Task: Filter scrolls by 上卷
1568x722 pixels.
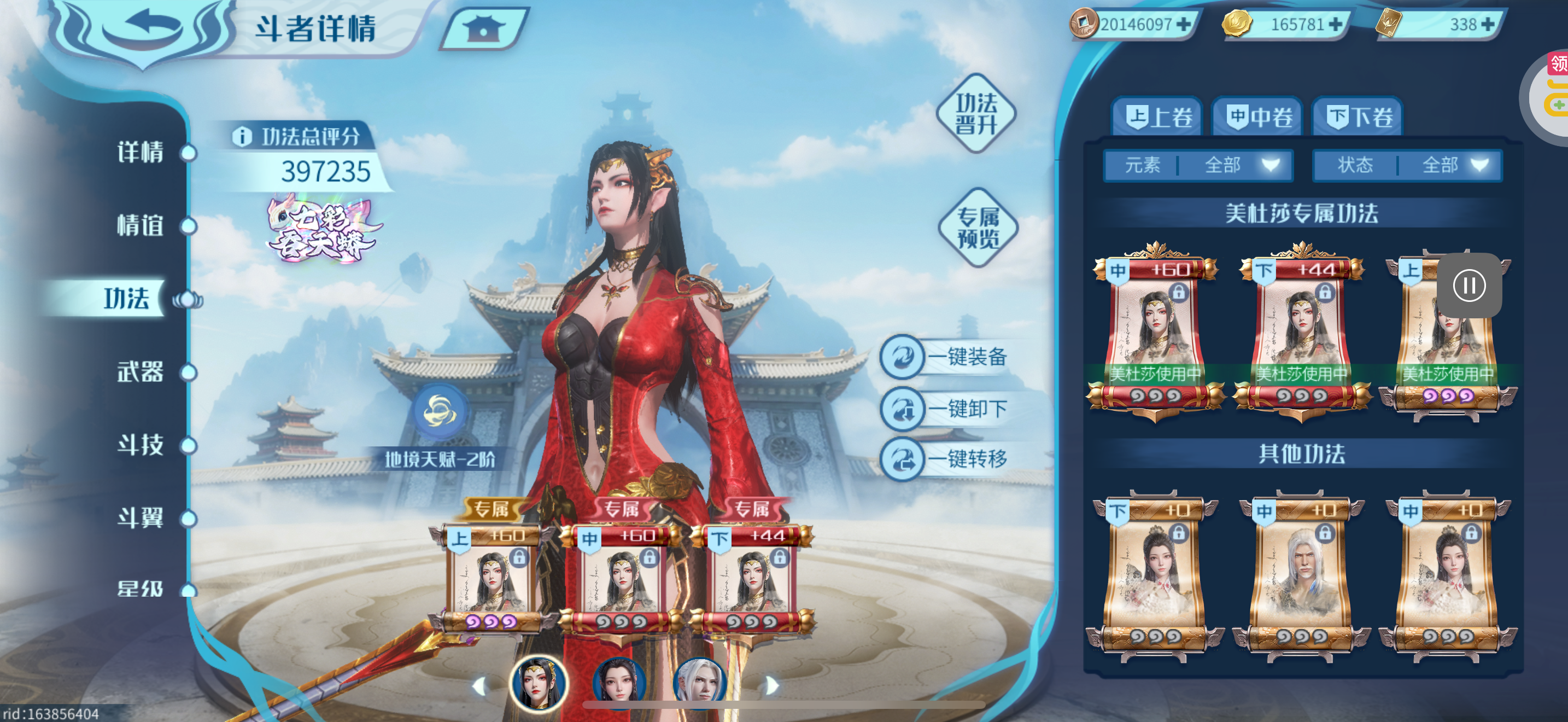Action: tap(1156, 117)
